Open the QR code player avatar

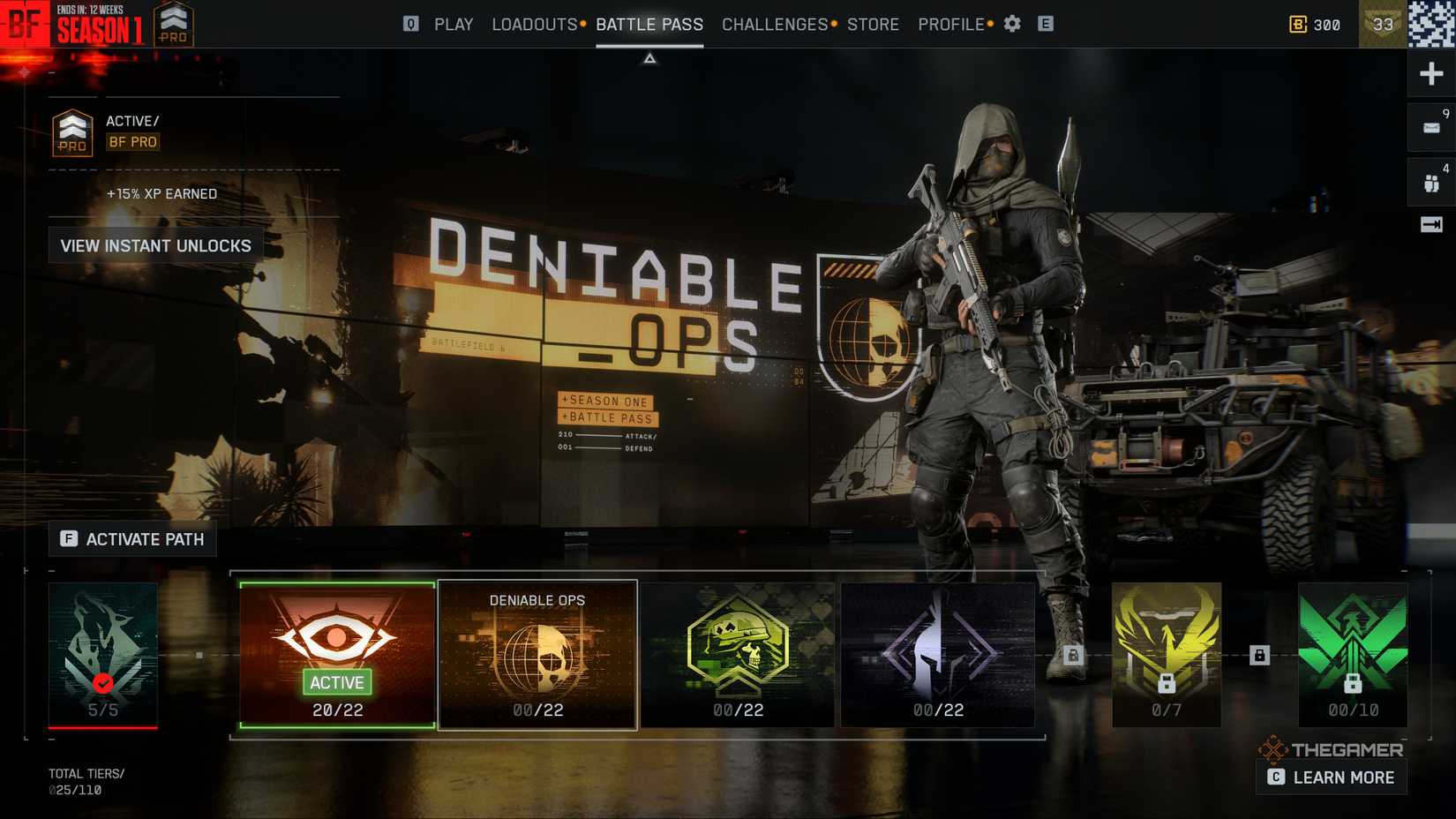pyautogui.click(x=1431, y=24)
